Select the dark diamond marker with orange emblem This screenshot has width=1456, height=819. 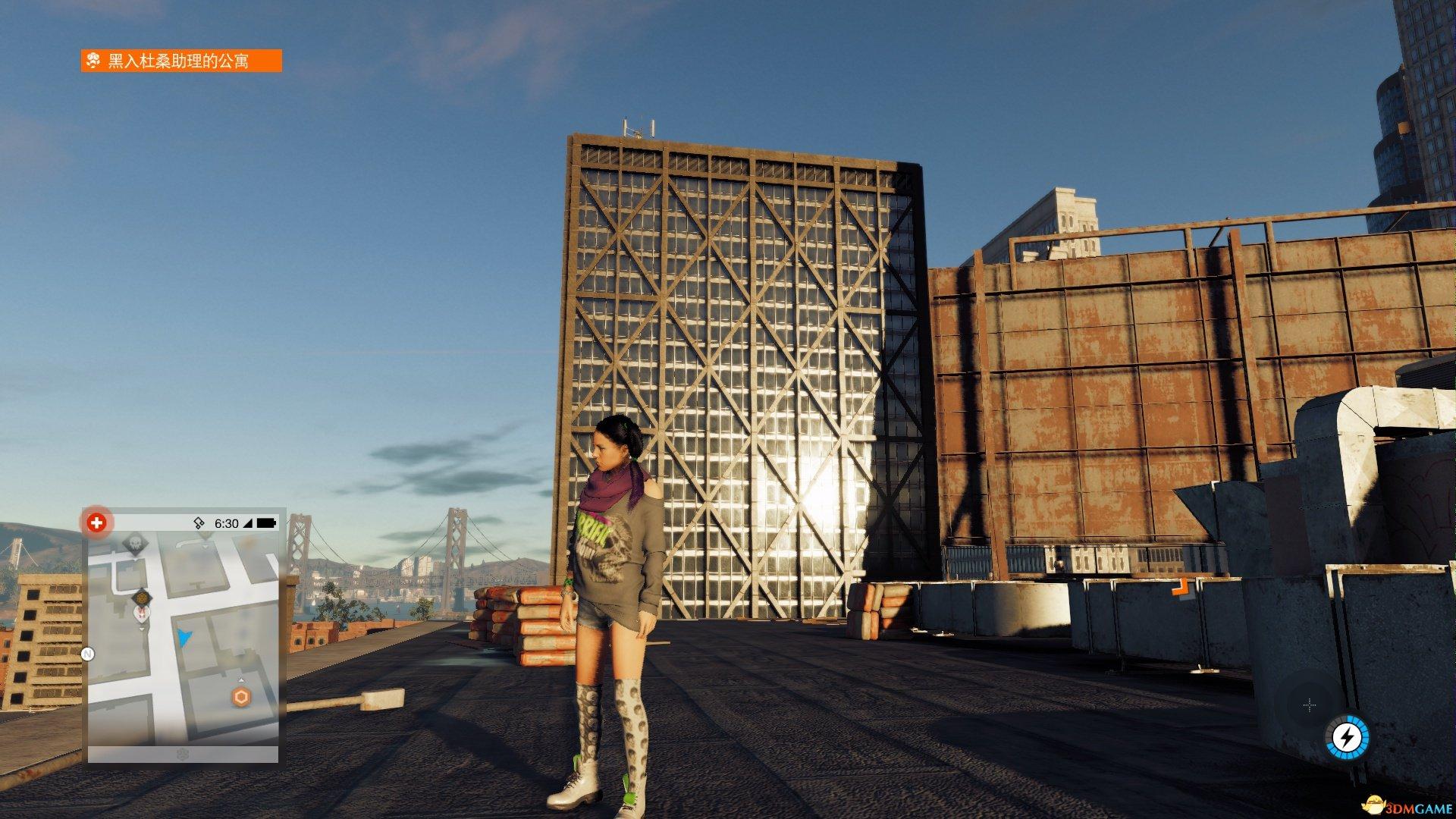[141, 598]
